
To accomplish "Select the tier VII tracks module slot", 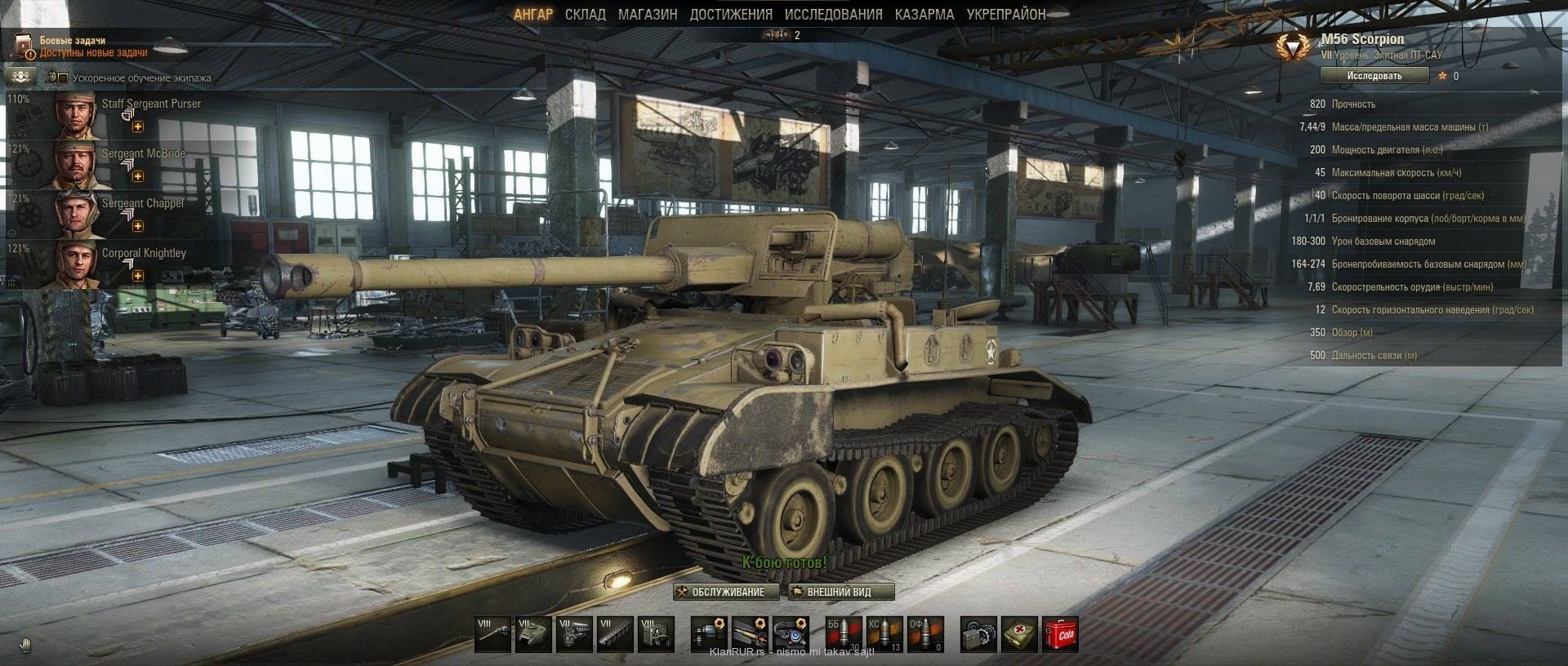I will [616, 635].
